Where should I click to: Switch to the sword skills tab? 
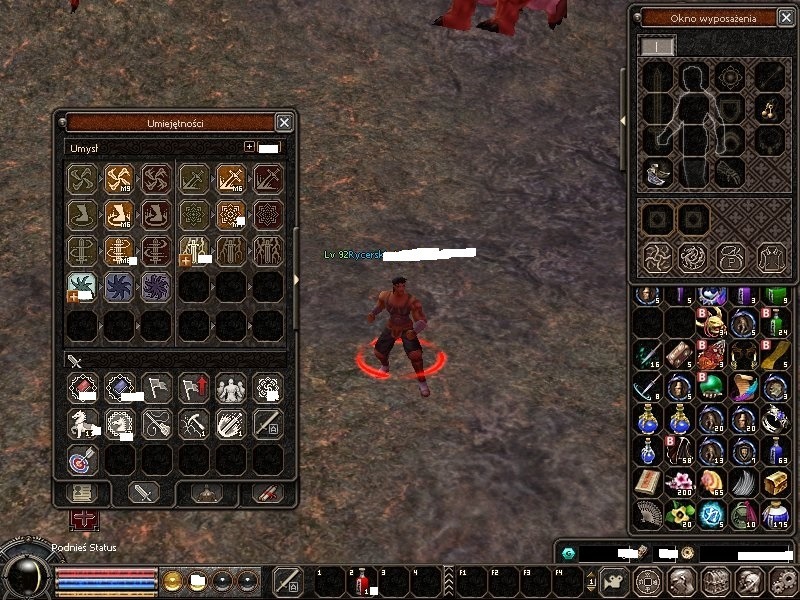143,493
